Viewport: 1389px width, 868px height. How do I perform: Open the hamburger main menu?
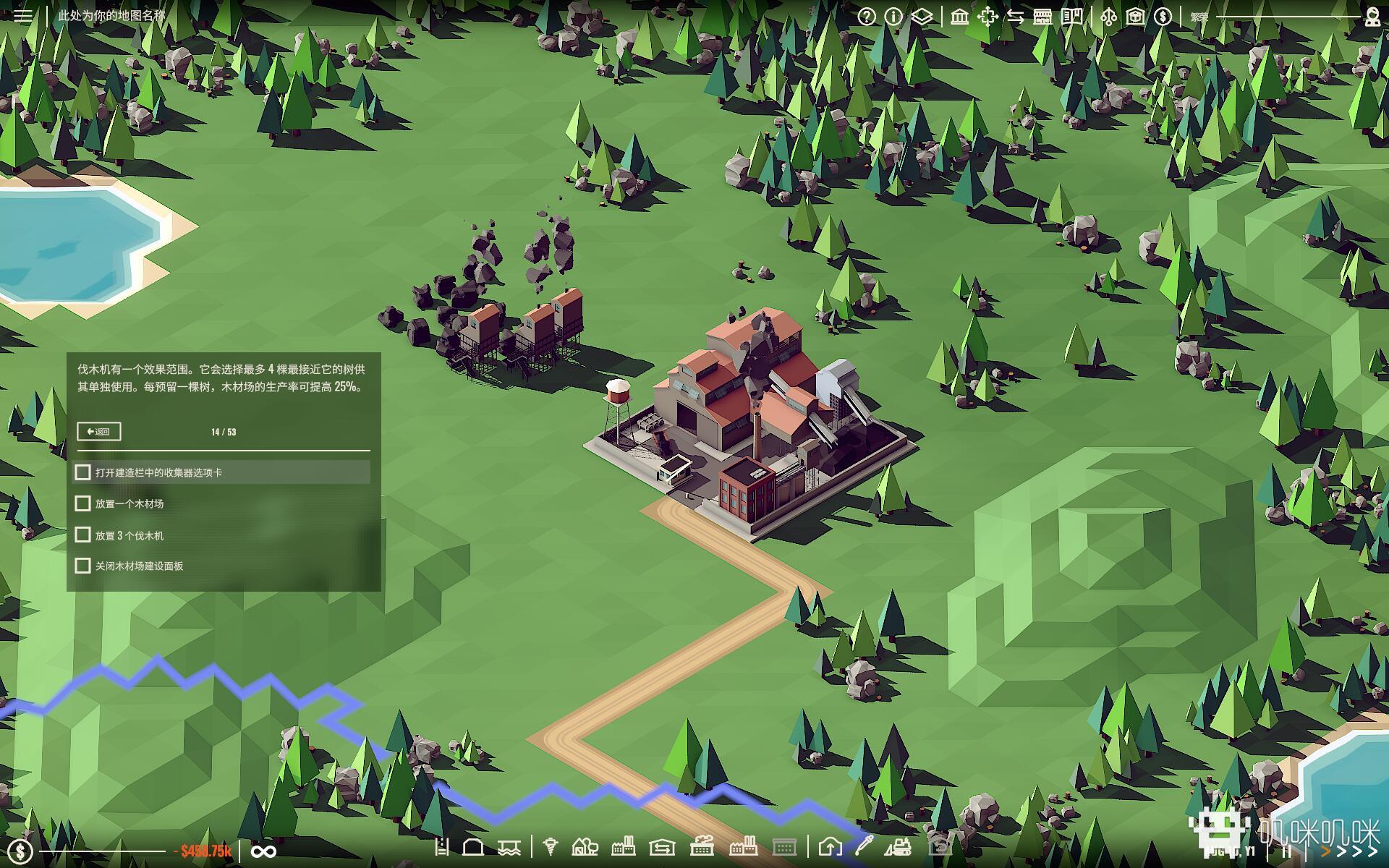pyautogui.click(x=22, y=15)
